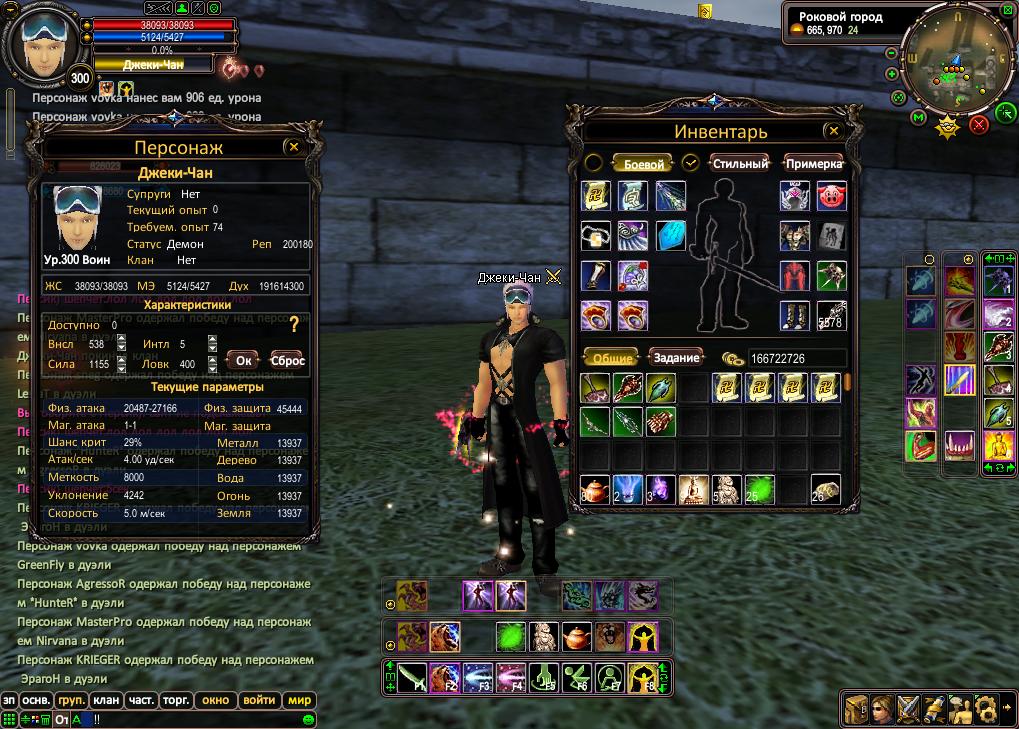
Task: Select the red robe armor slot
Action: point(794,275)
